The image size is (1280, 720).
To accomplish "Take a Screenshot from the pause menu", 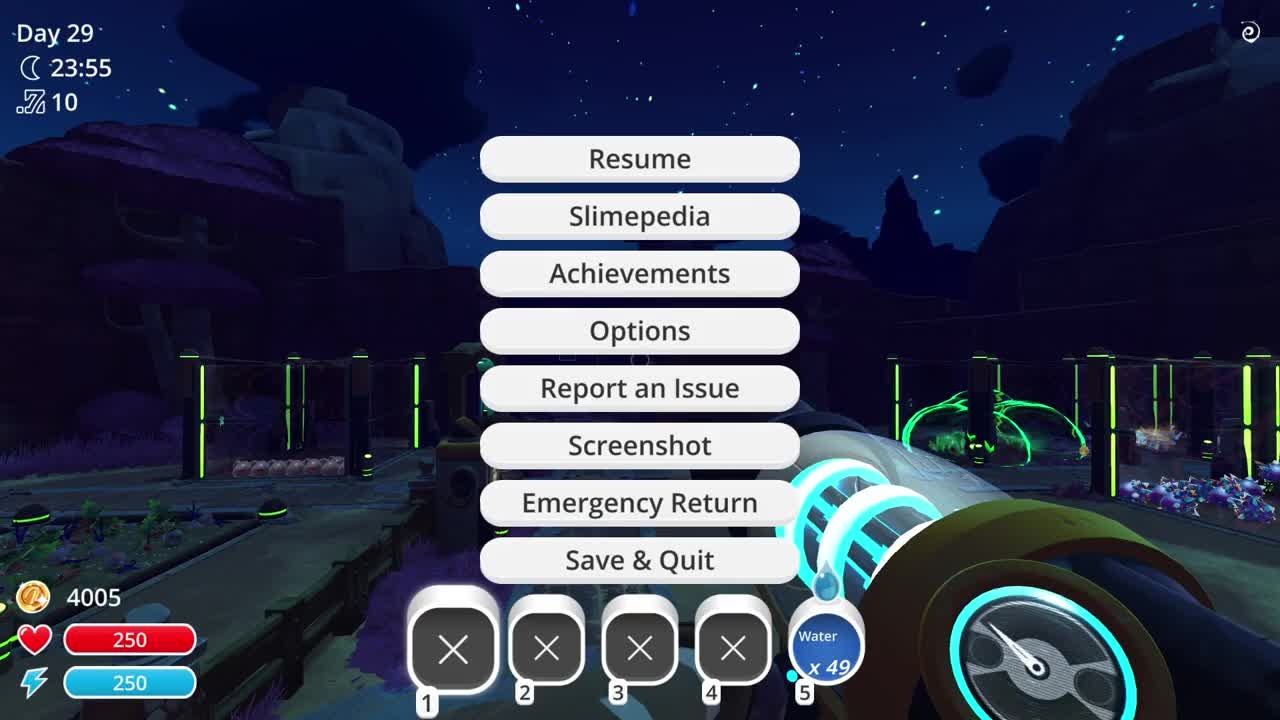I will coord(640,446).
